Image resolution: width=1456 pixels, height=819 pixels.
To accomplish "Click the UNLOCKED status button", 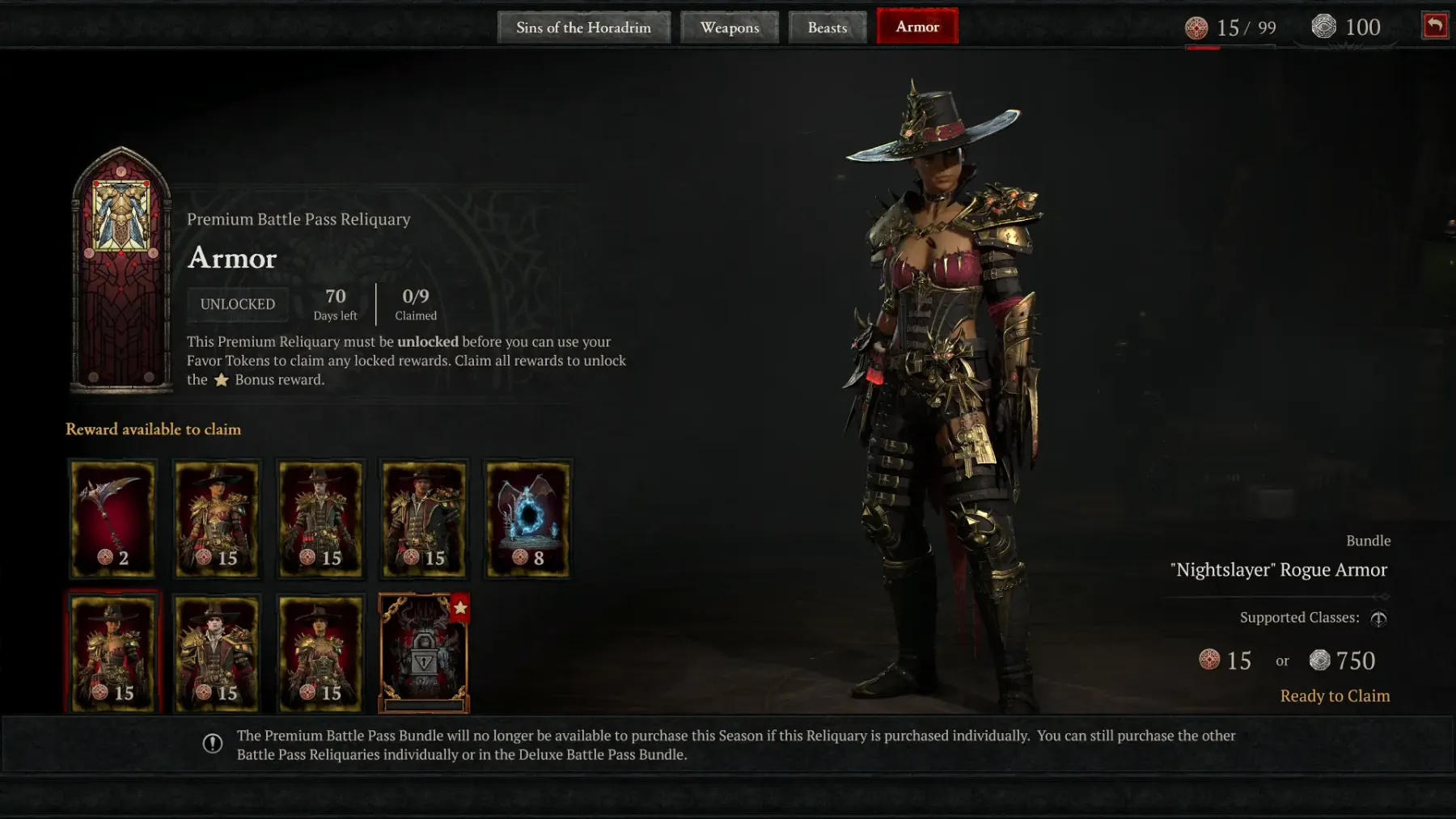I will [238, 304].
